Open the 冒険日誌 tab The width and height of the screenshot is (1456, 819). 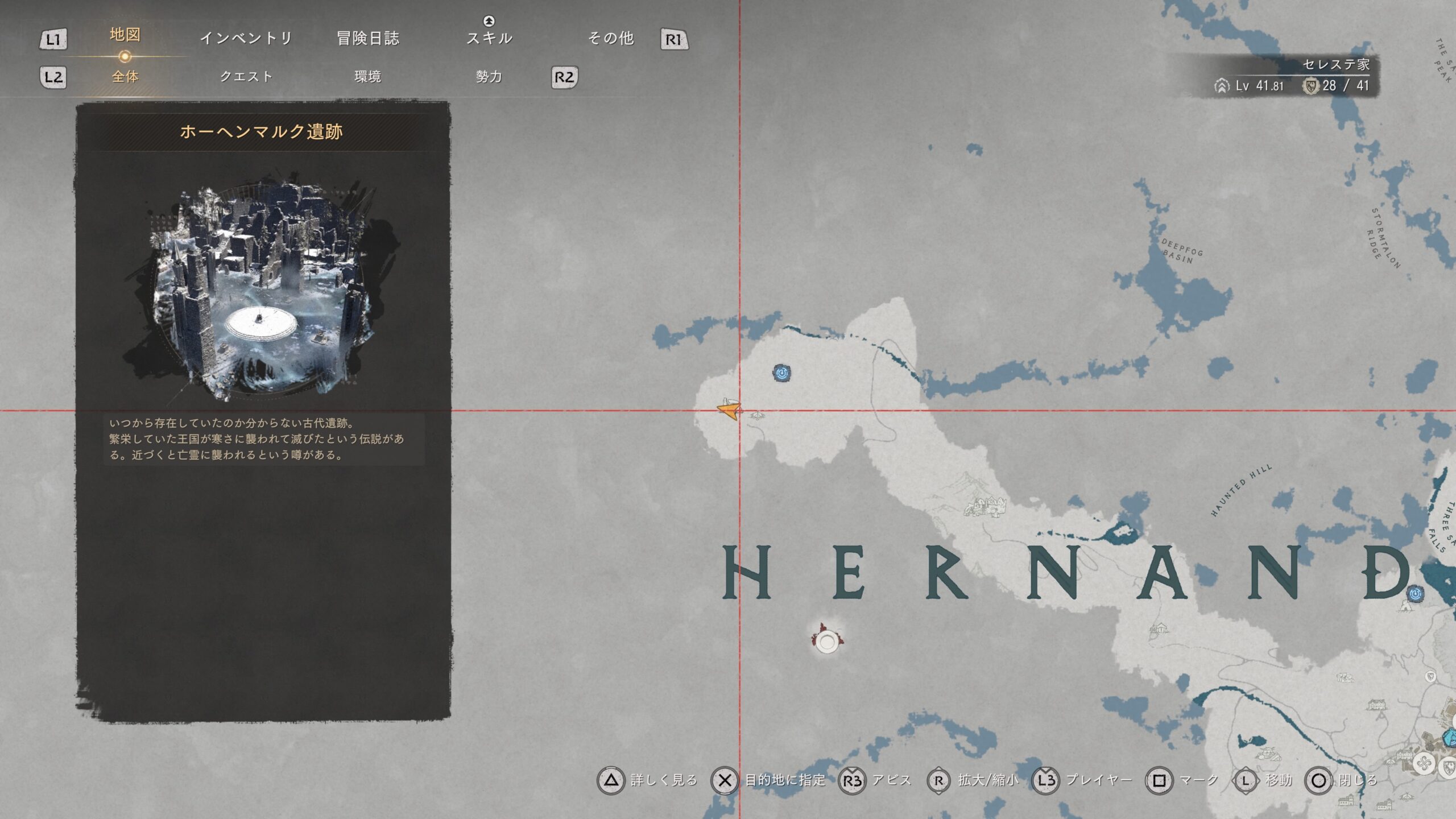[x=368, y=38]
